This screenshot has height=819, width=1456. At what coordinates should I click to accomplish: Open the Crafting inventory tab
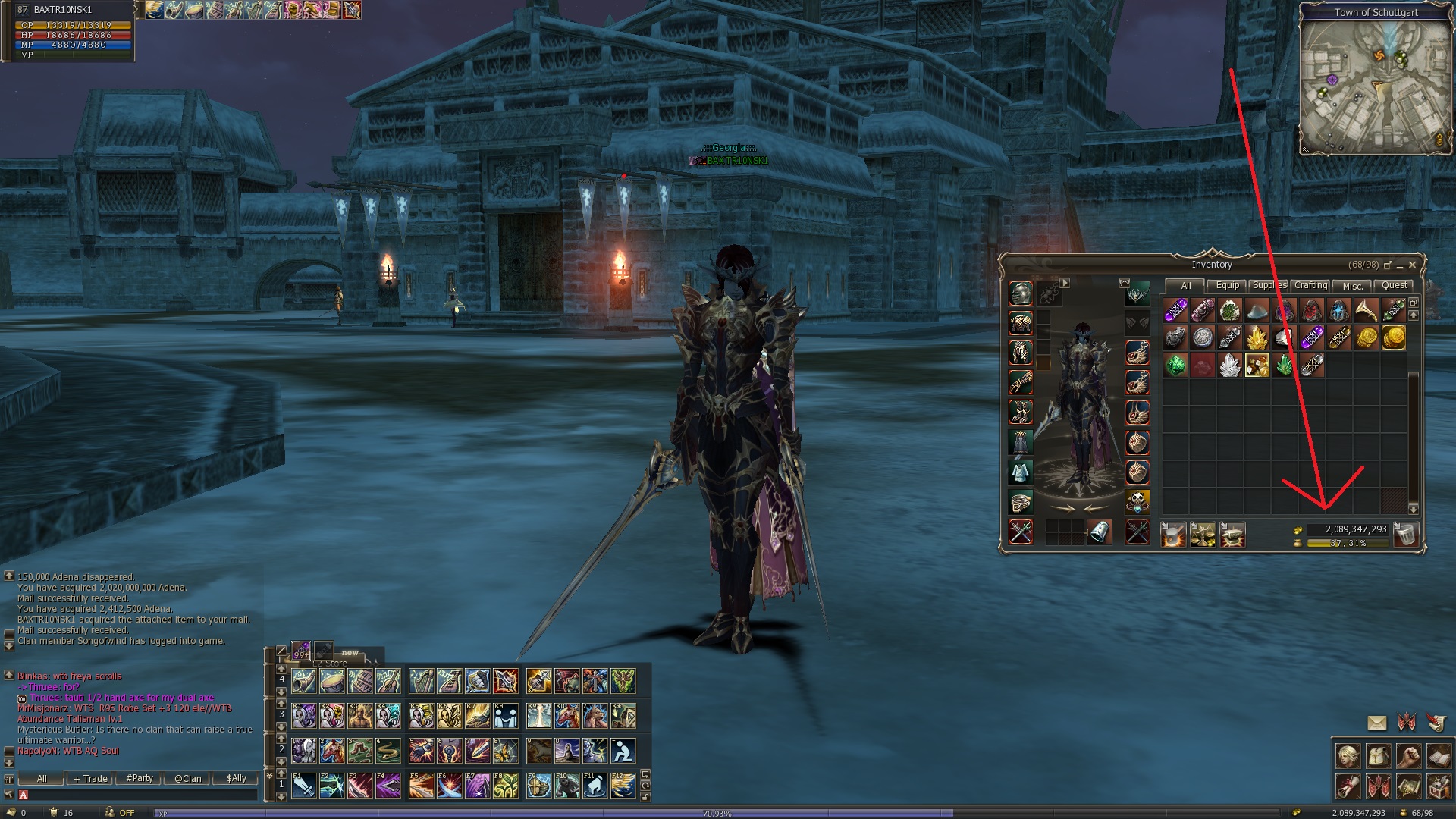click(x=1310, y=286)
